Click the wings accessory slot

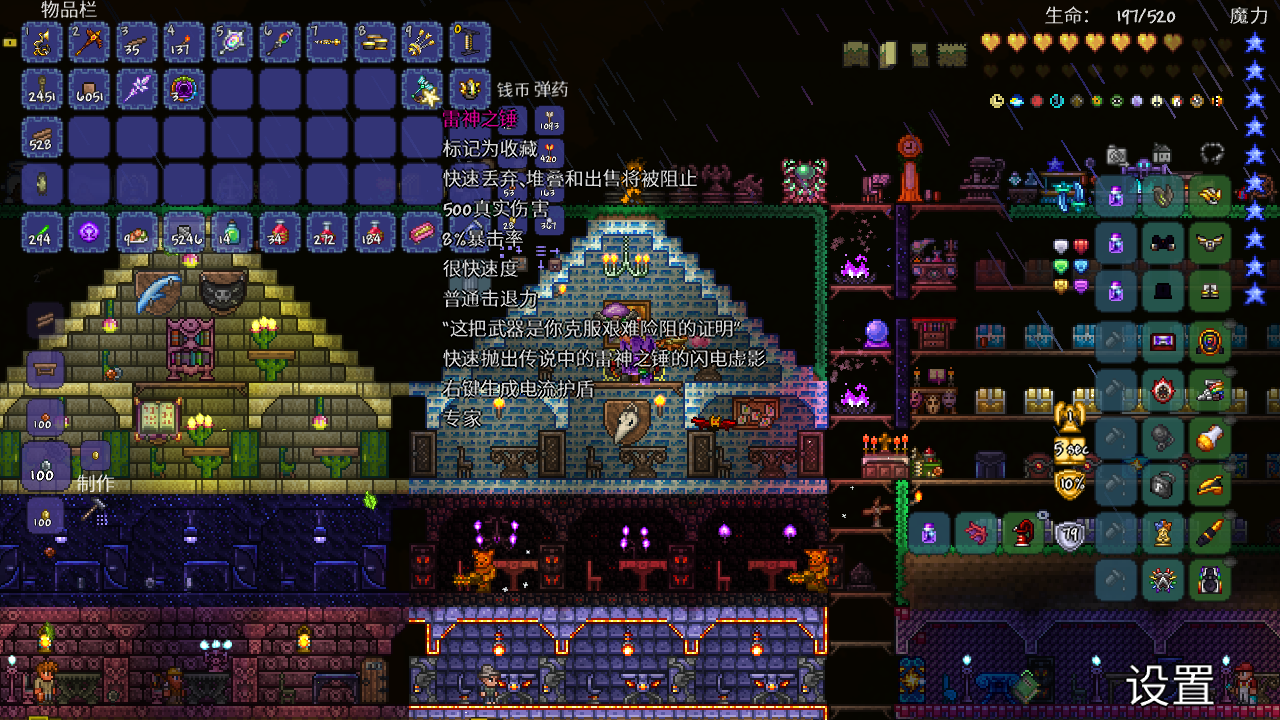(1210, 243)
